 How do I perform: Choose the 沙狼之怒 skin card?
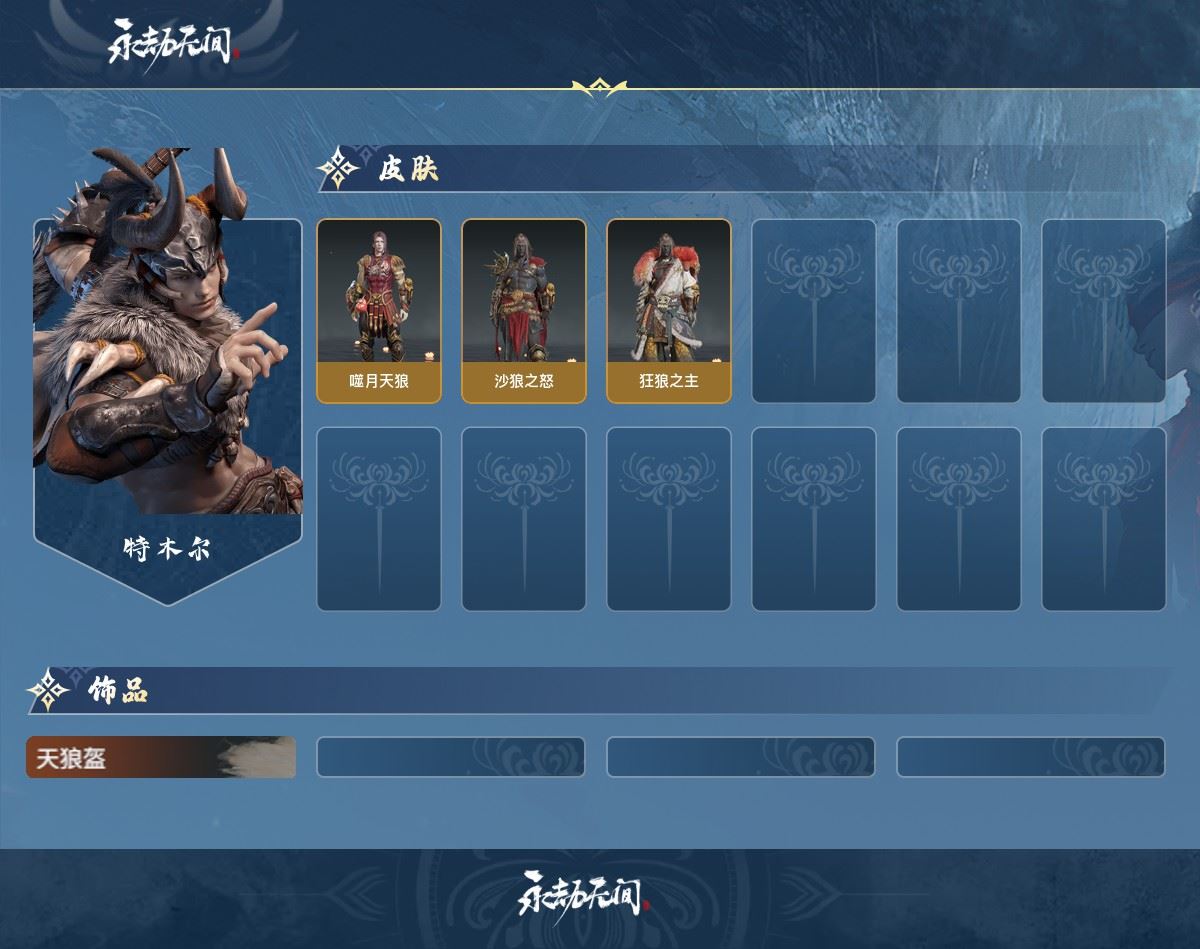tap(524, 311)
